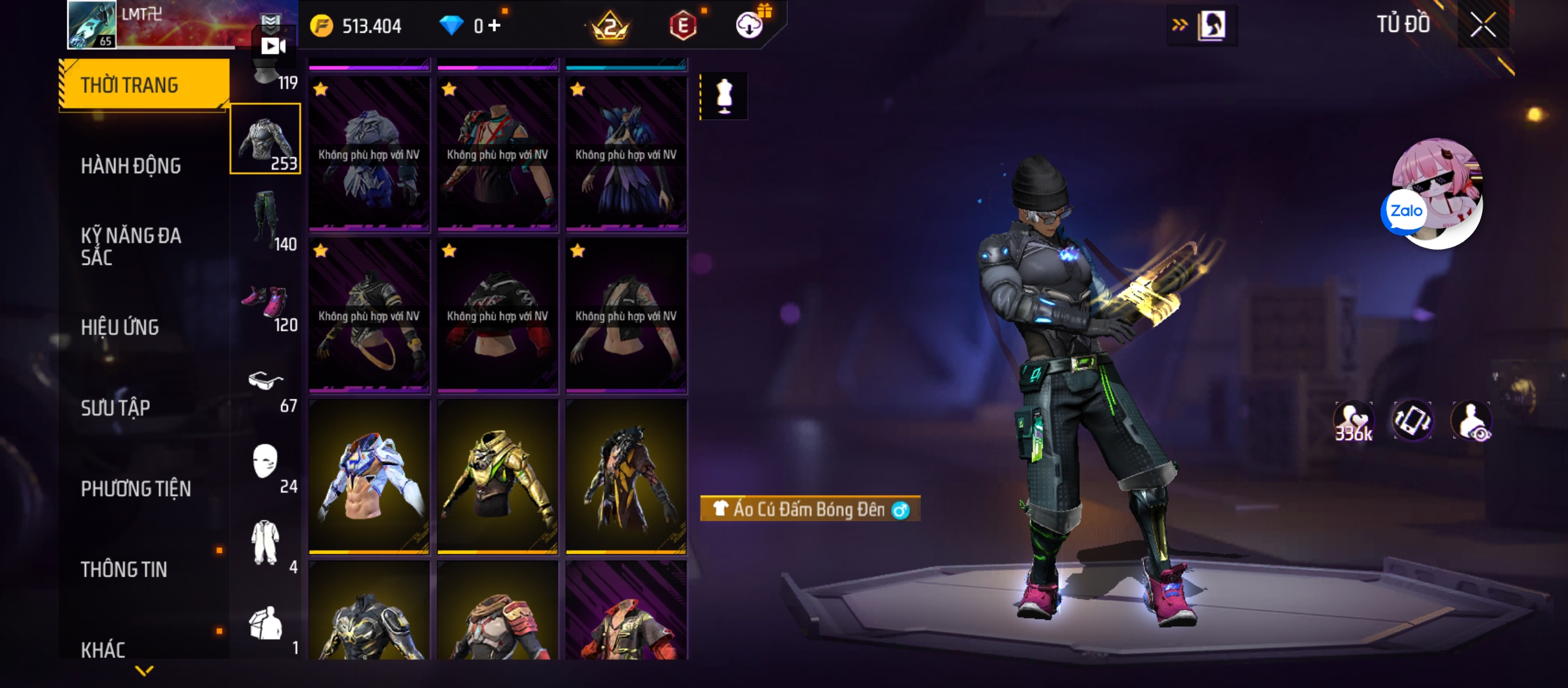Open the HÀNH ĐỘNG menu tab
1568x688 pixels.
click(x=131, y=166)
